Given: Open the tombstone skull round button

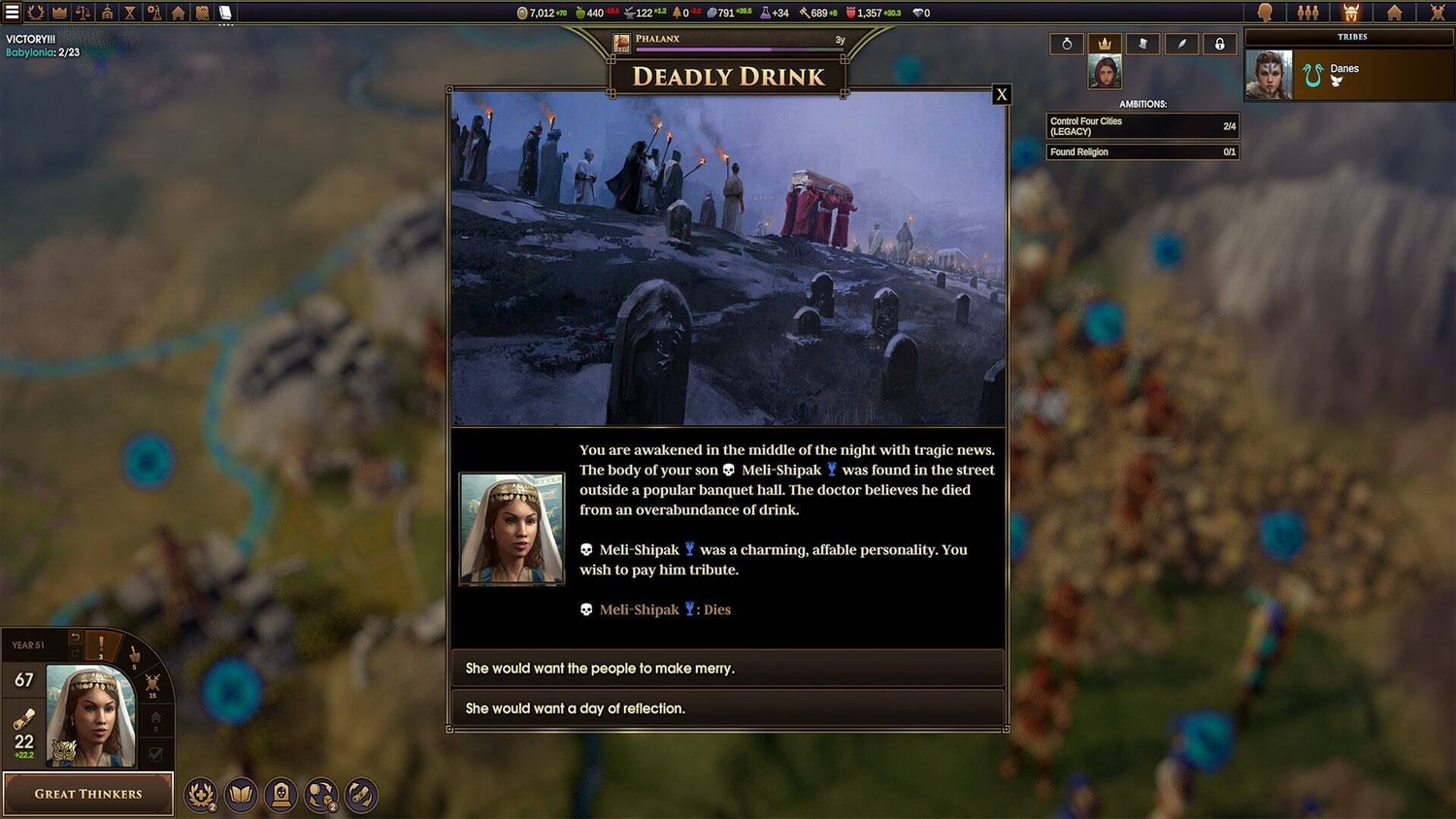Looking at the screenshot, I should click(x=281, y=795).
